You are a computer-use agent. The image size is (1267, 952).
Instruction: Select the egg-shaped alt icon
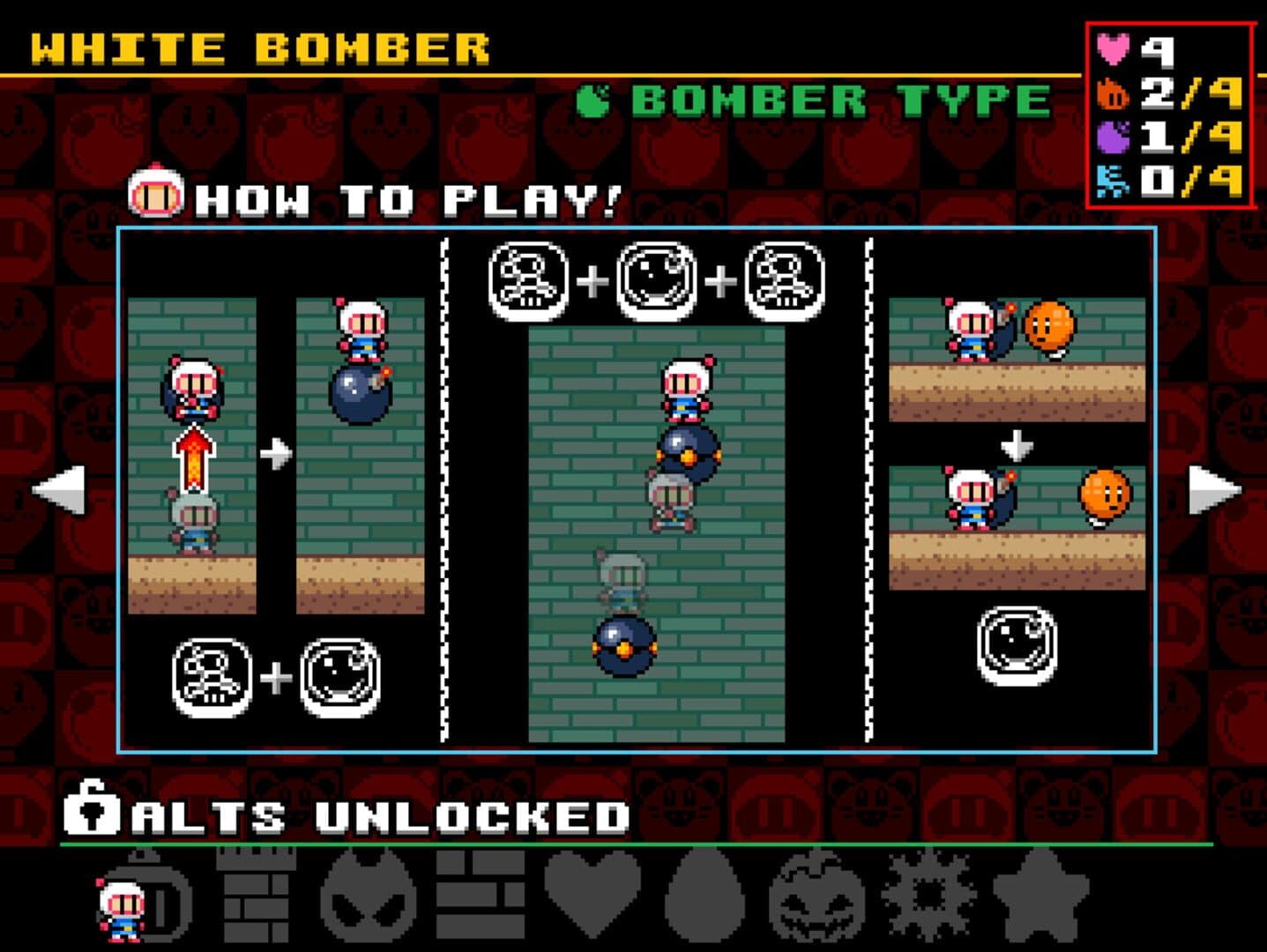click(x=704, y=897)
